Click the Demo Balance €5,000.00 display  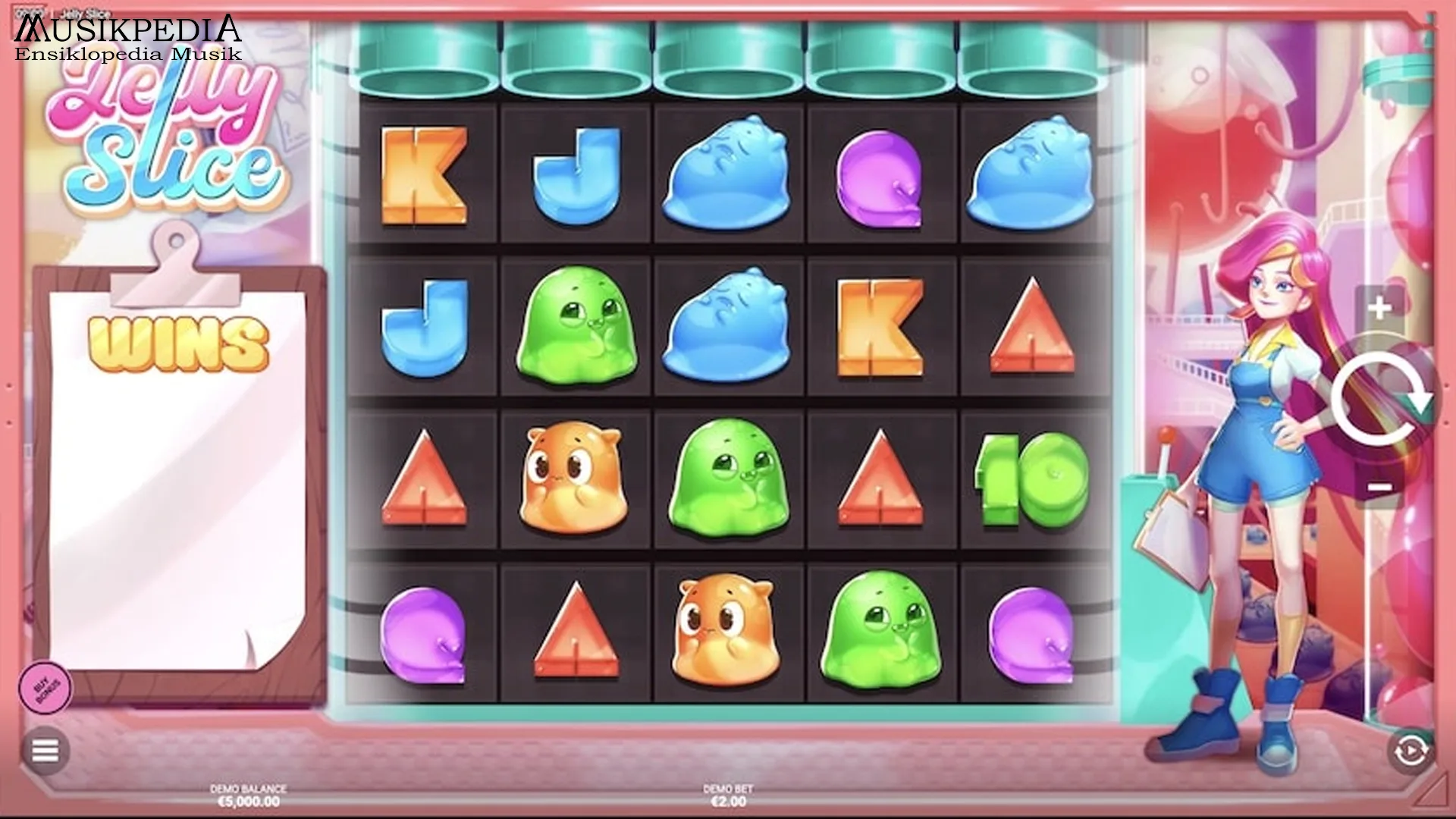pos(250,798)
